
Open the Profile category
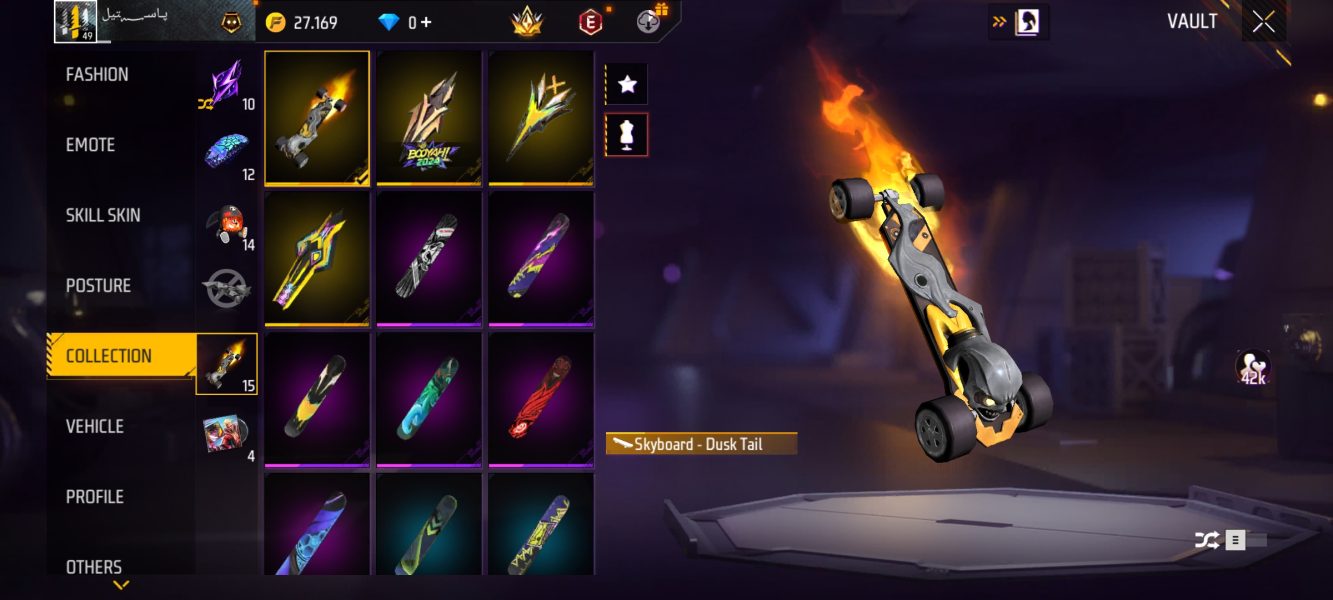click(95, 497)
